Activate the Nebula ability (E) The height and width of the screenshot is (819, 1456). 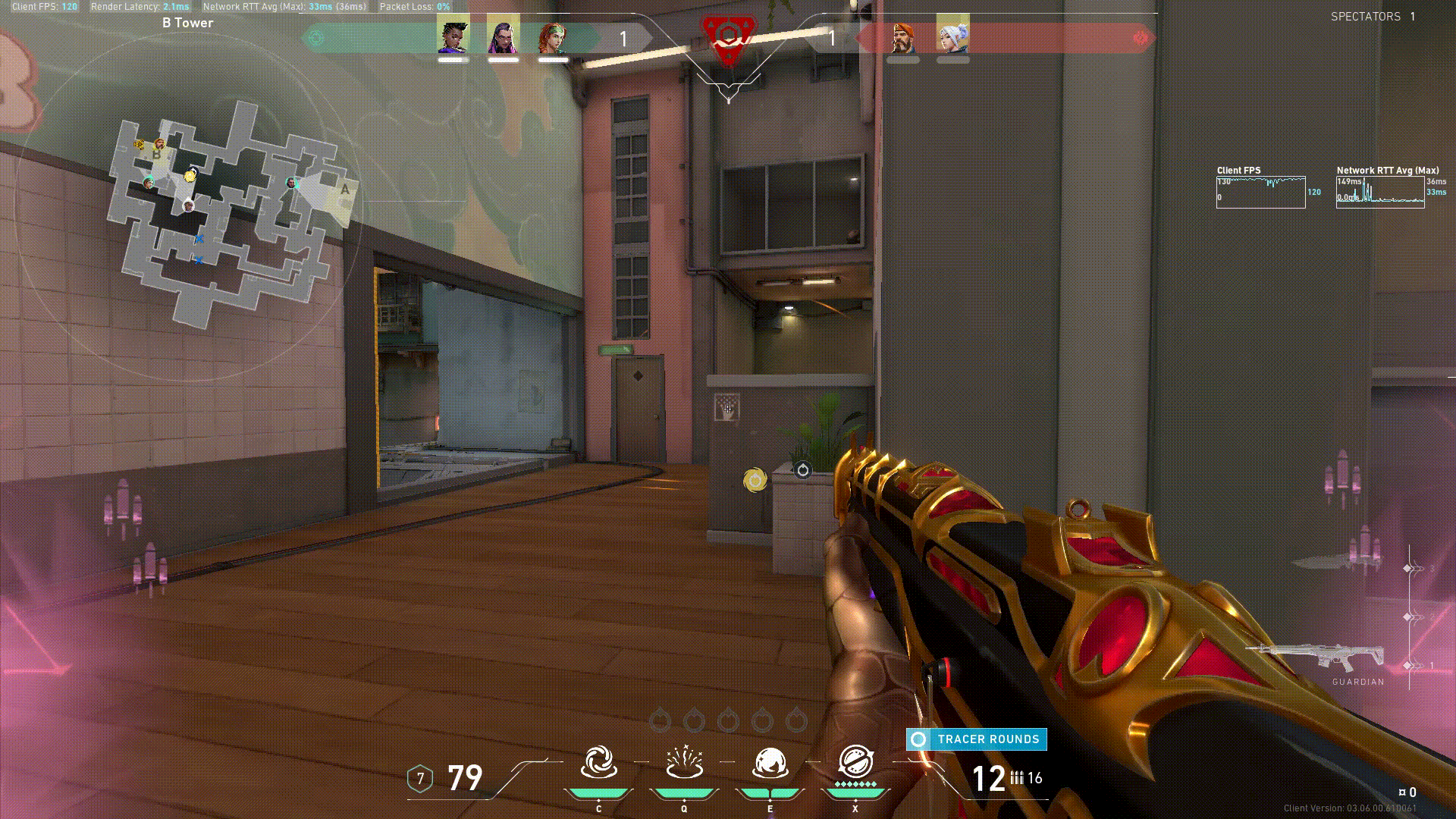(x=770, y=764)
